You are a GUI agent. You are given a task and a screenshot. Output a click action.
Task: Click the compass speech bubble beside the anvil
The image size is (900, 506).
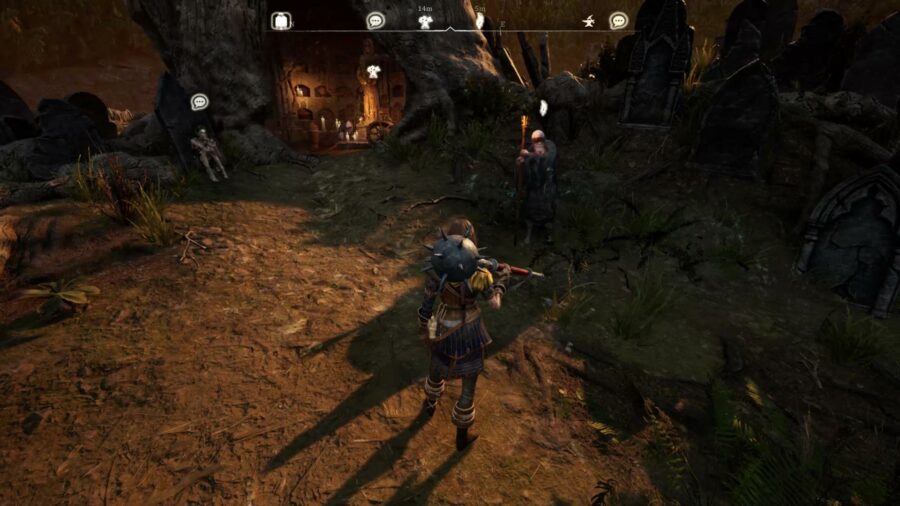click(618, 20)
